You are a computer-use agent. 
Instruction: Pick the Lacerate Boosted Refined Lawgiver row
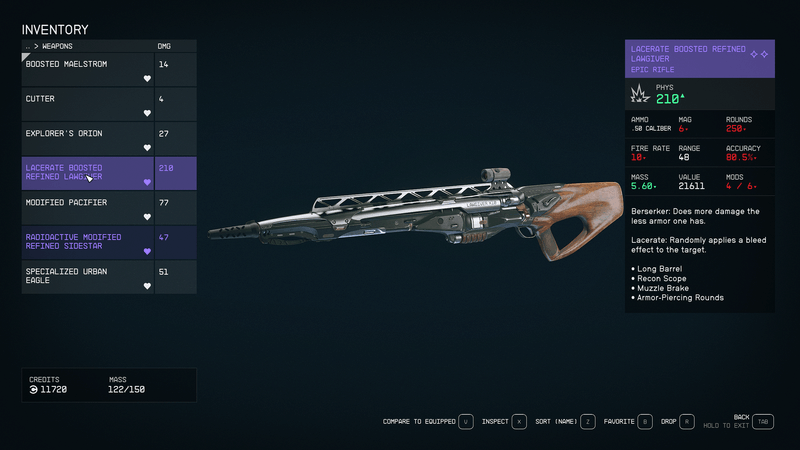point(88,173)
